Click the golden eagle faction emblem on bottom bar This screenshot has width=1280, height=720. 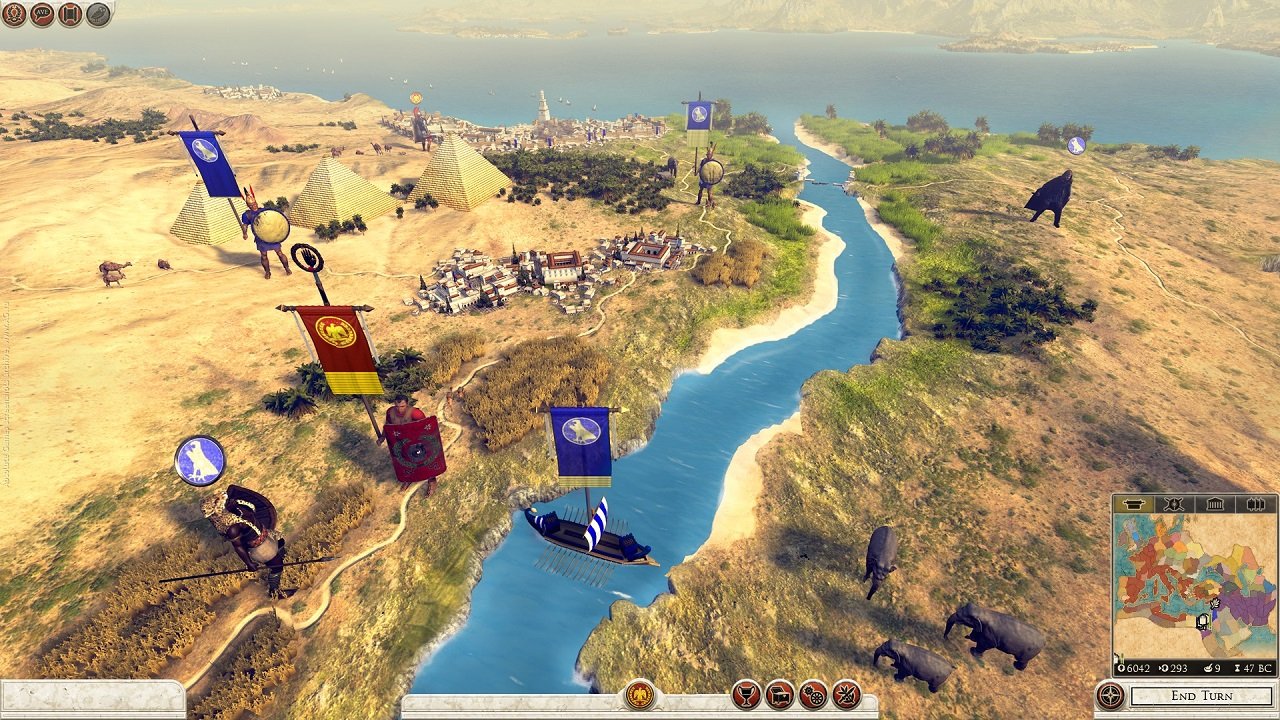coord(637,695)
